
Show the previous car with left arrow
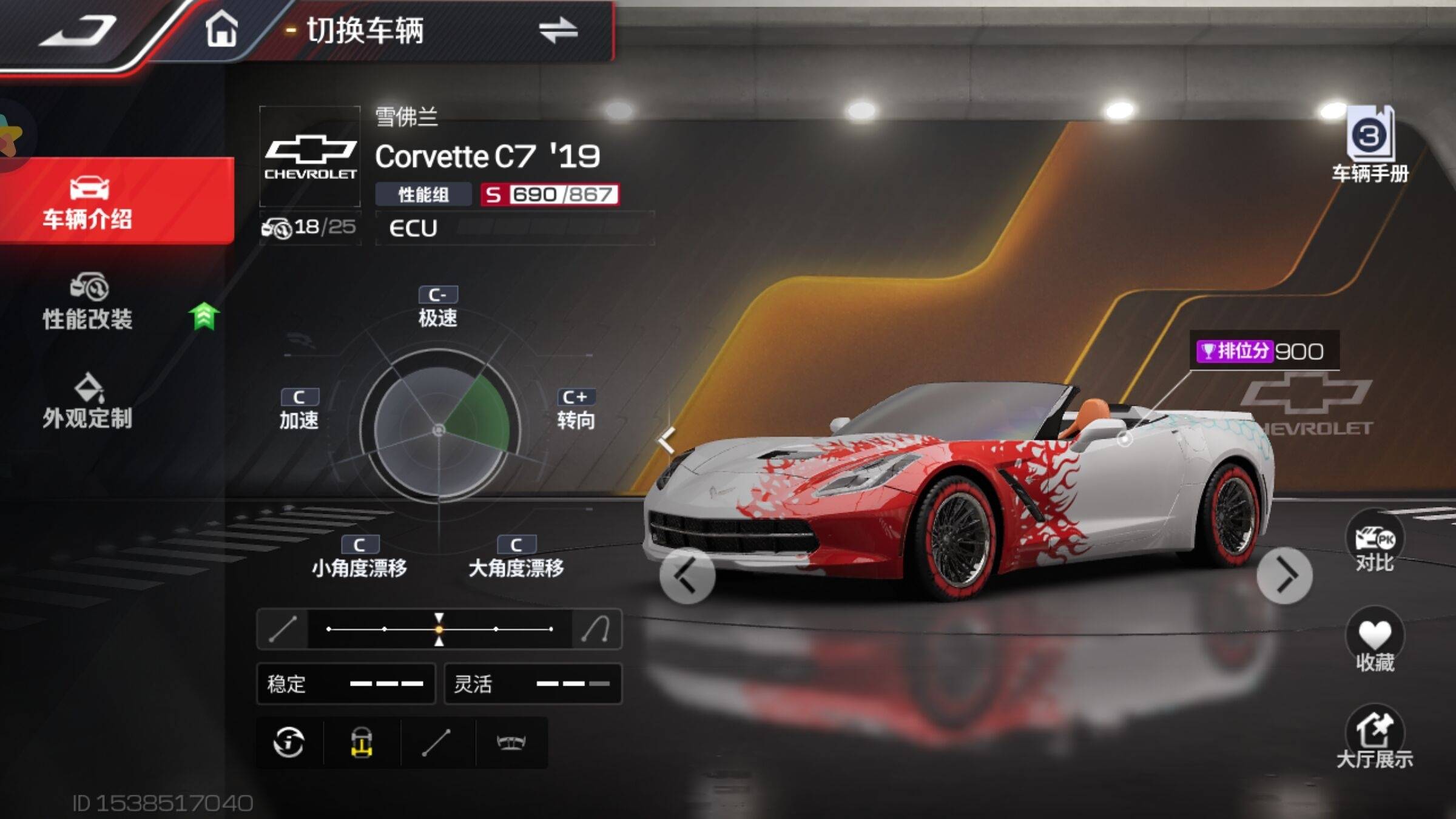click(687, 576)
